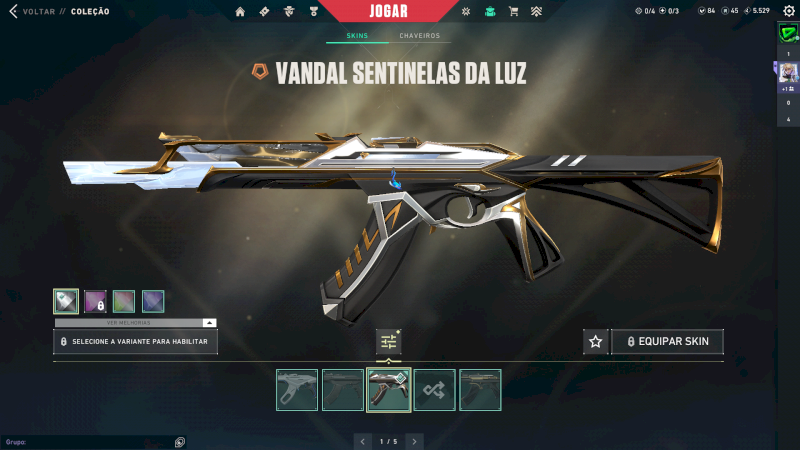Choose the locked purple variant swatch
This screenshot has width=800, height=450.
(95, 301)
